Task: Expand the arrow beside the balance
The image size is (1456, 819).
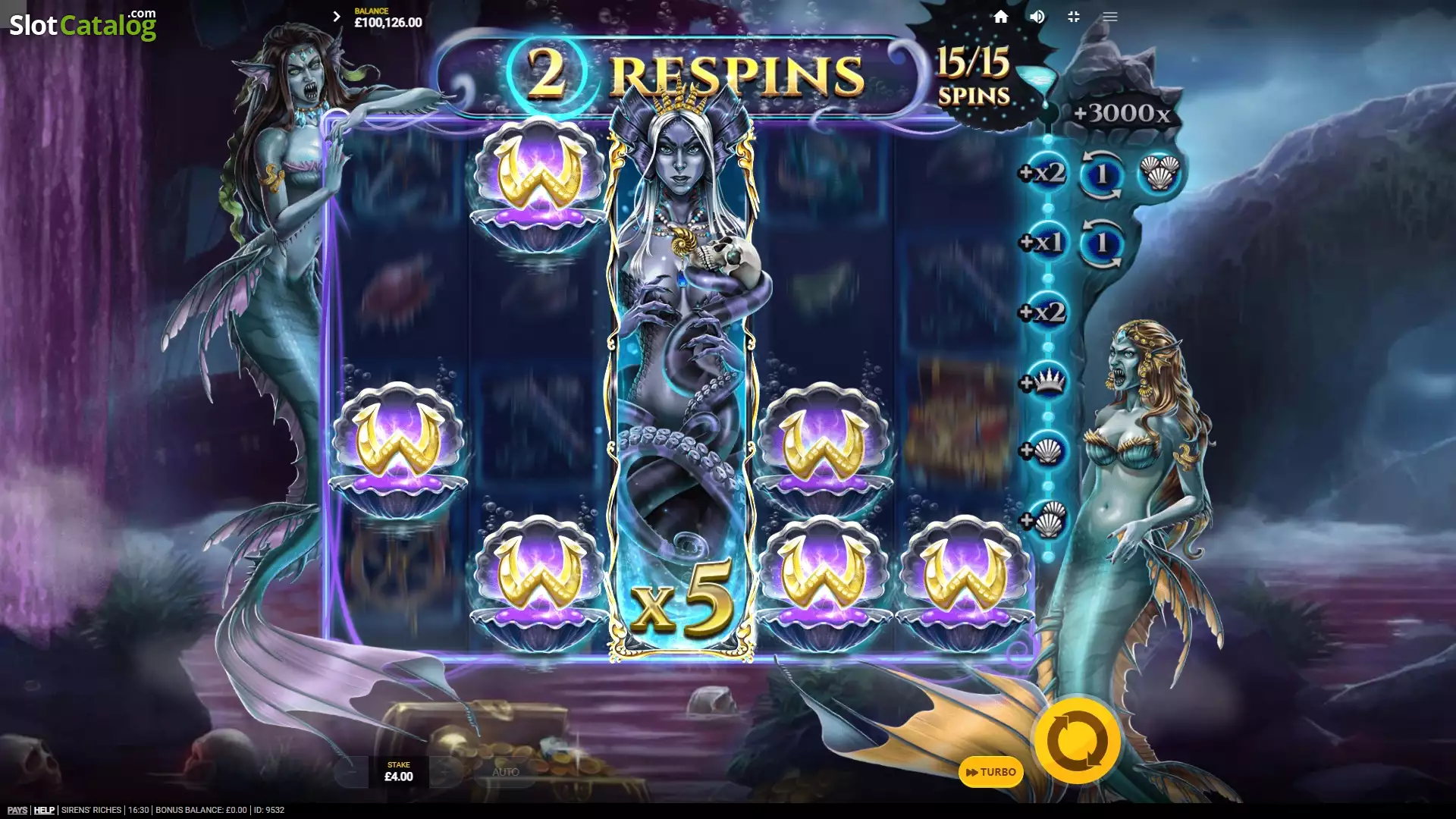Action: point(337,17)
